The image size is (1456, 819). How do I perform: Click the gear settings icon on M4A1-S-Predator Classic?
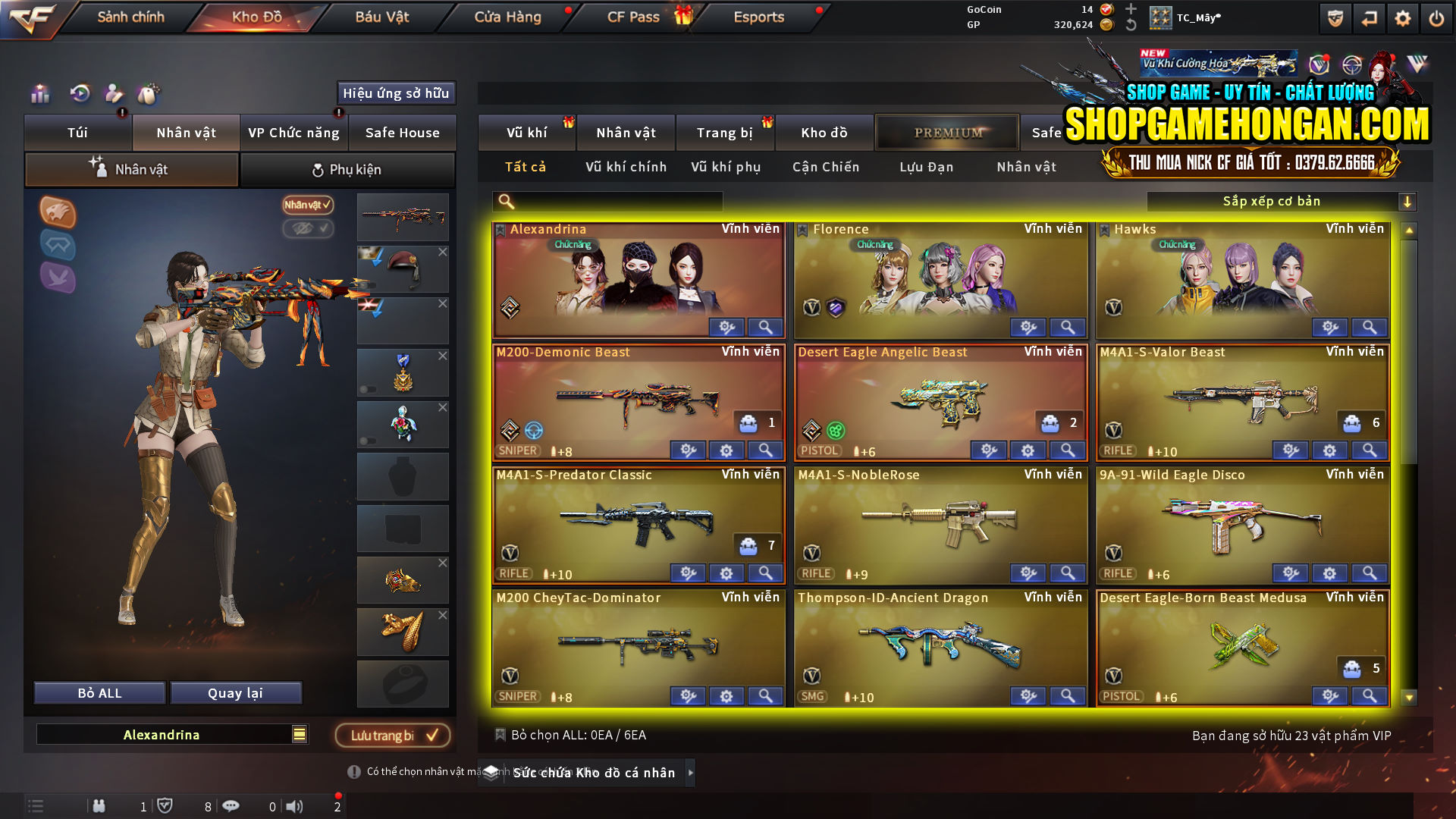pos(726,573)
